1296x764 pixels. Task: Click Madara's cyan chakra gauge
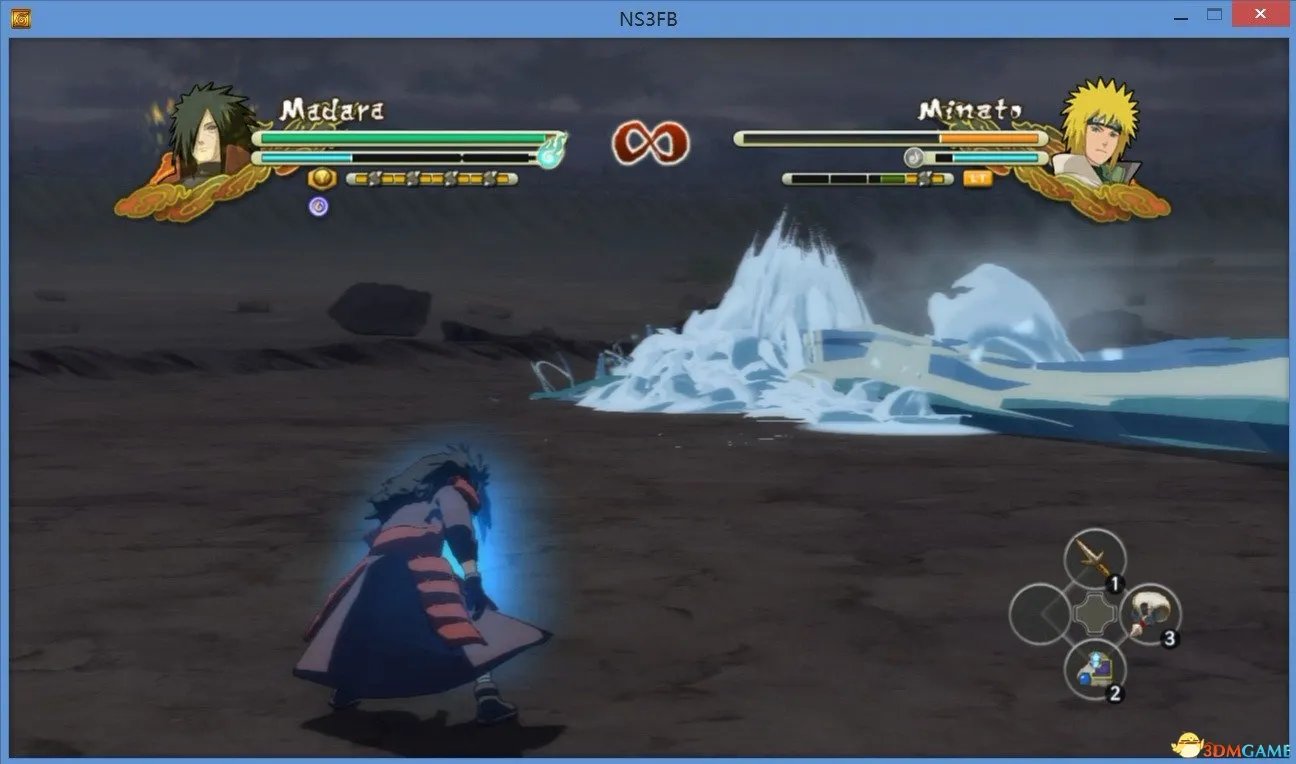[305, 157]
